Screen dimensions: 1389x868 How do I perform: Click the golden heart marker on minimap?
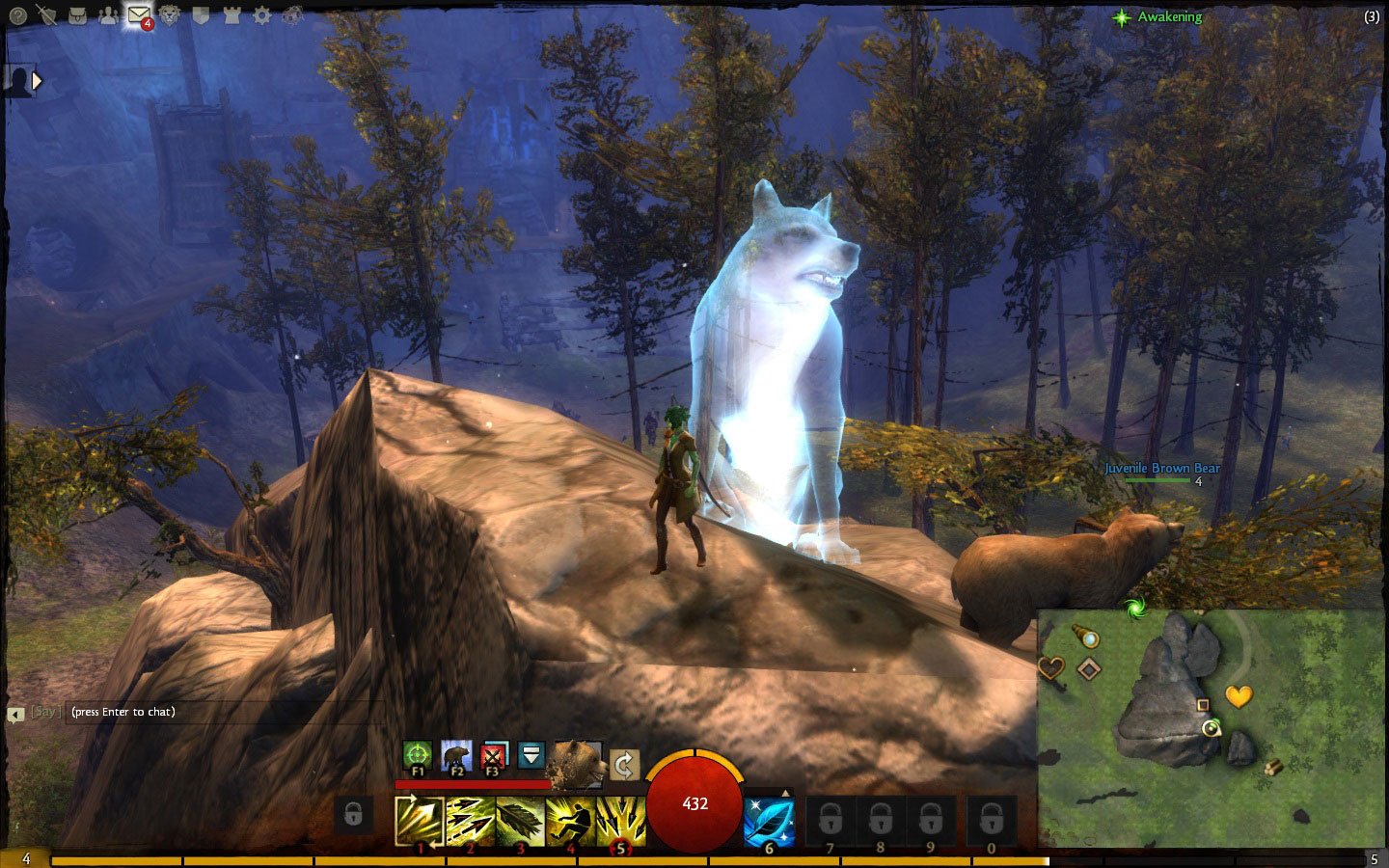pyautogui.click(x=1239, y=694)
